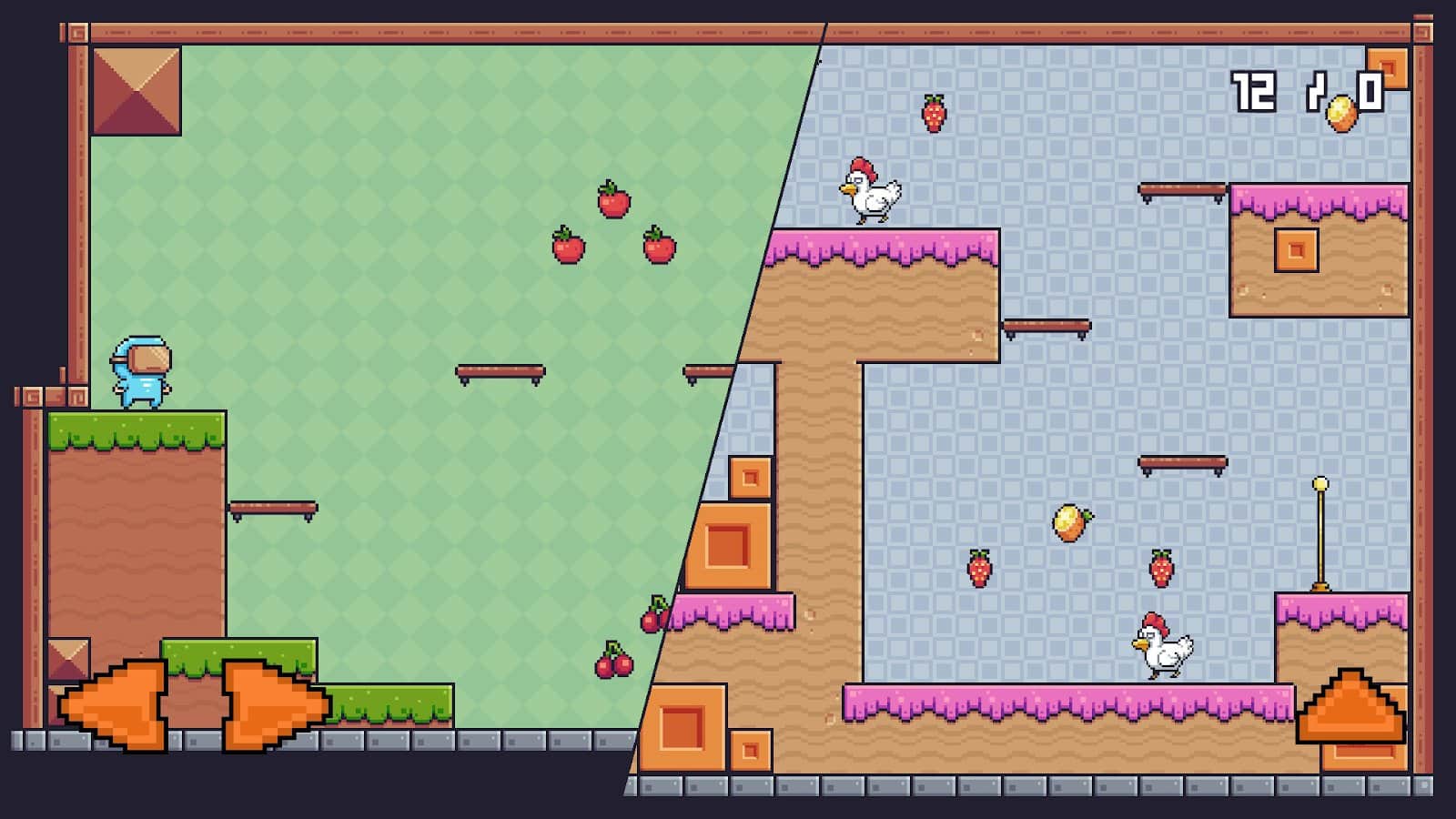Click the chicken on the upper pink platform
This screenshot has height=819, width=1456.
(869, 190)
